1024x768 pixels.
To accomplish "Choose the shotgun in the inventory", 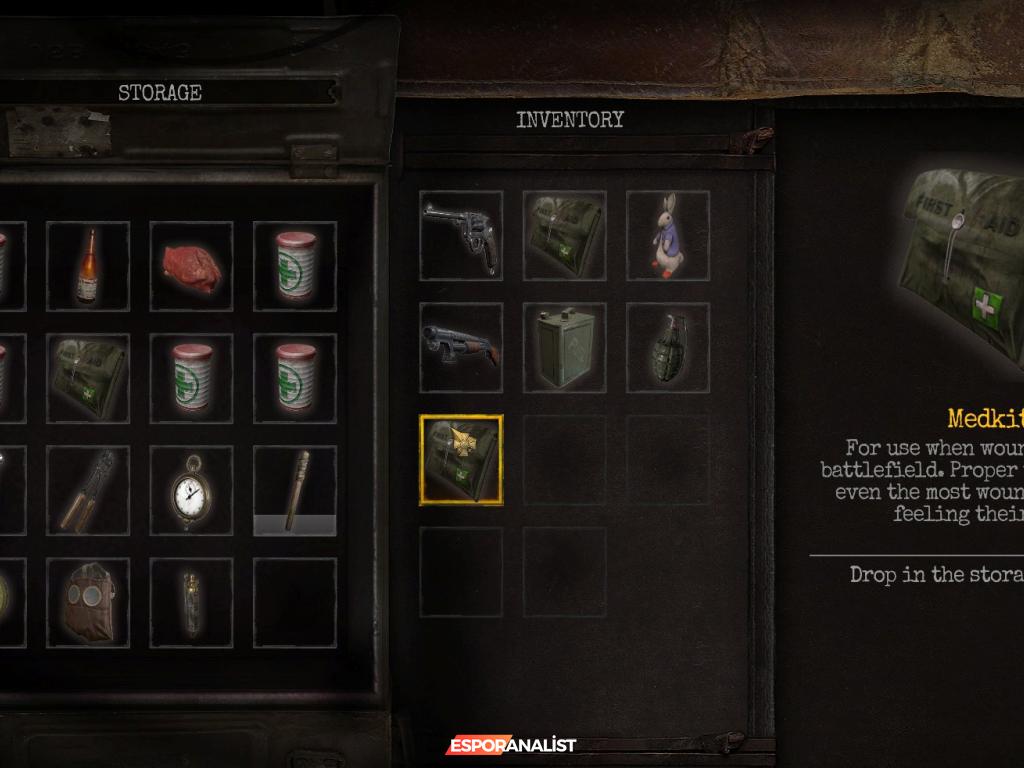I will click(461, 348).
